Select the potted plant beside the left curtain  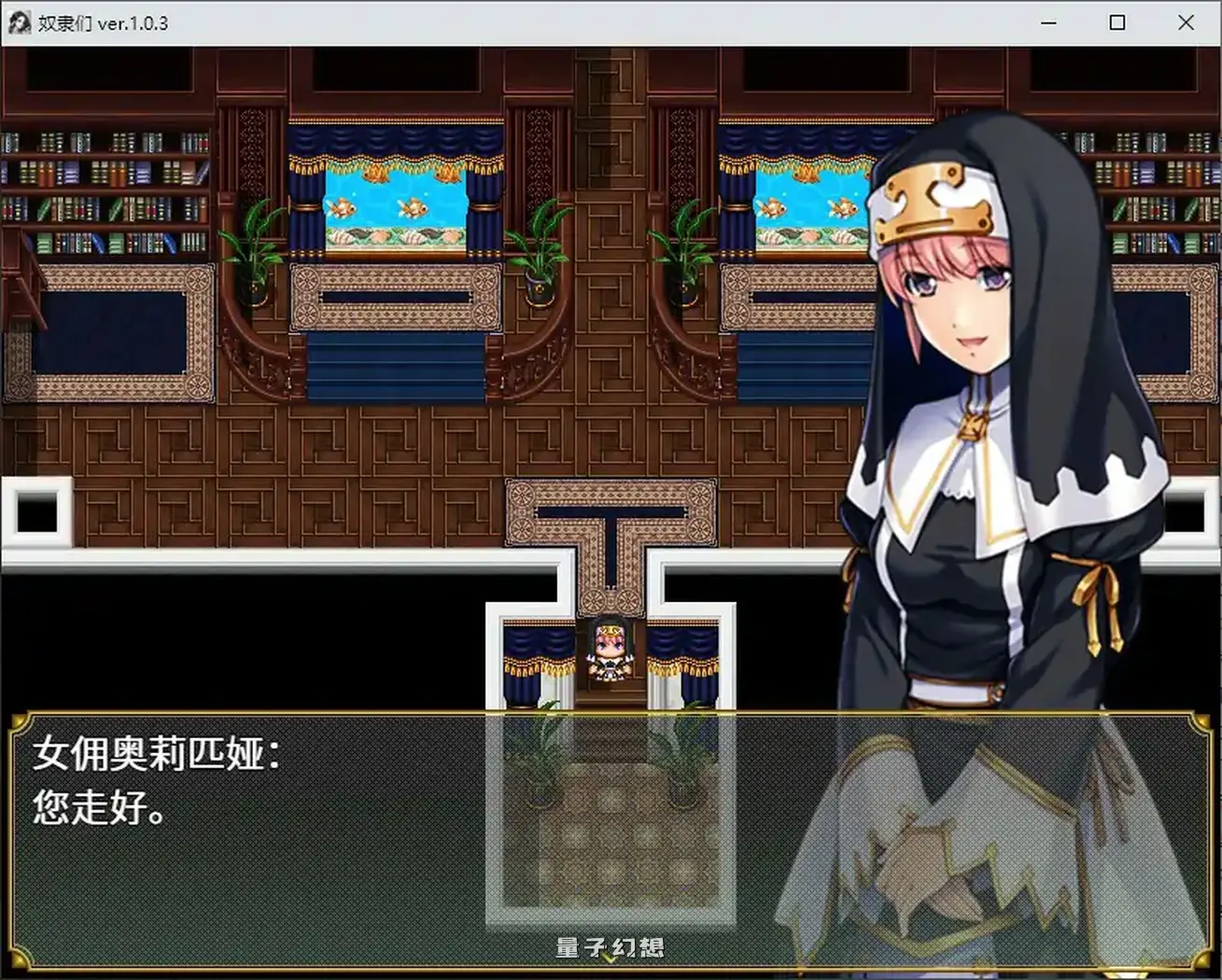248,252
